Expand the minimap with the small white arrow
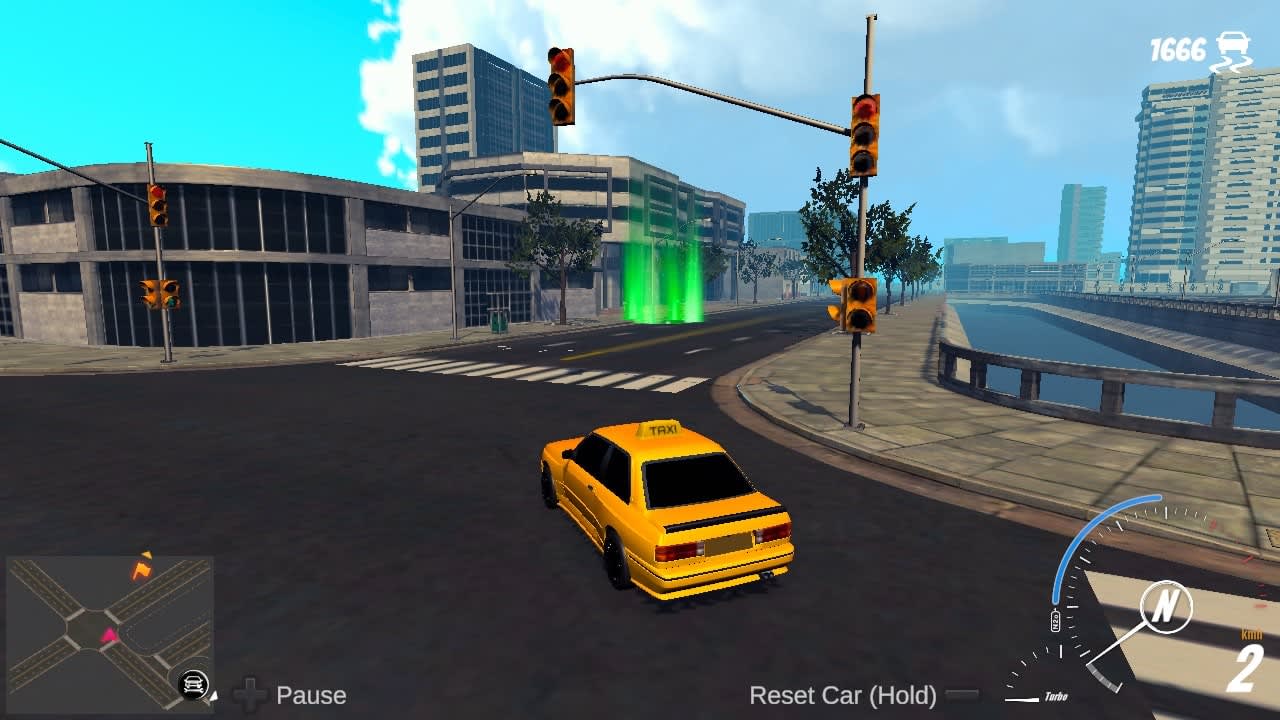 coord(214,697)
